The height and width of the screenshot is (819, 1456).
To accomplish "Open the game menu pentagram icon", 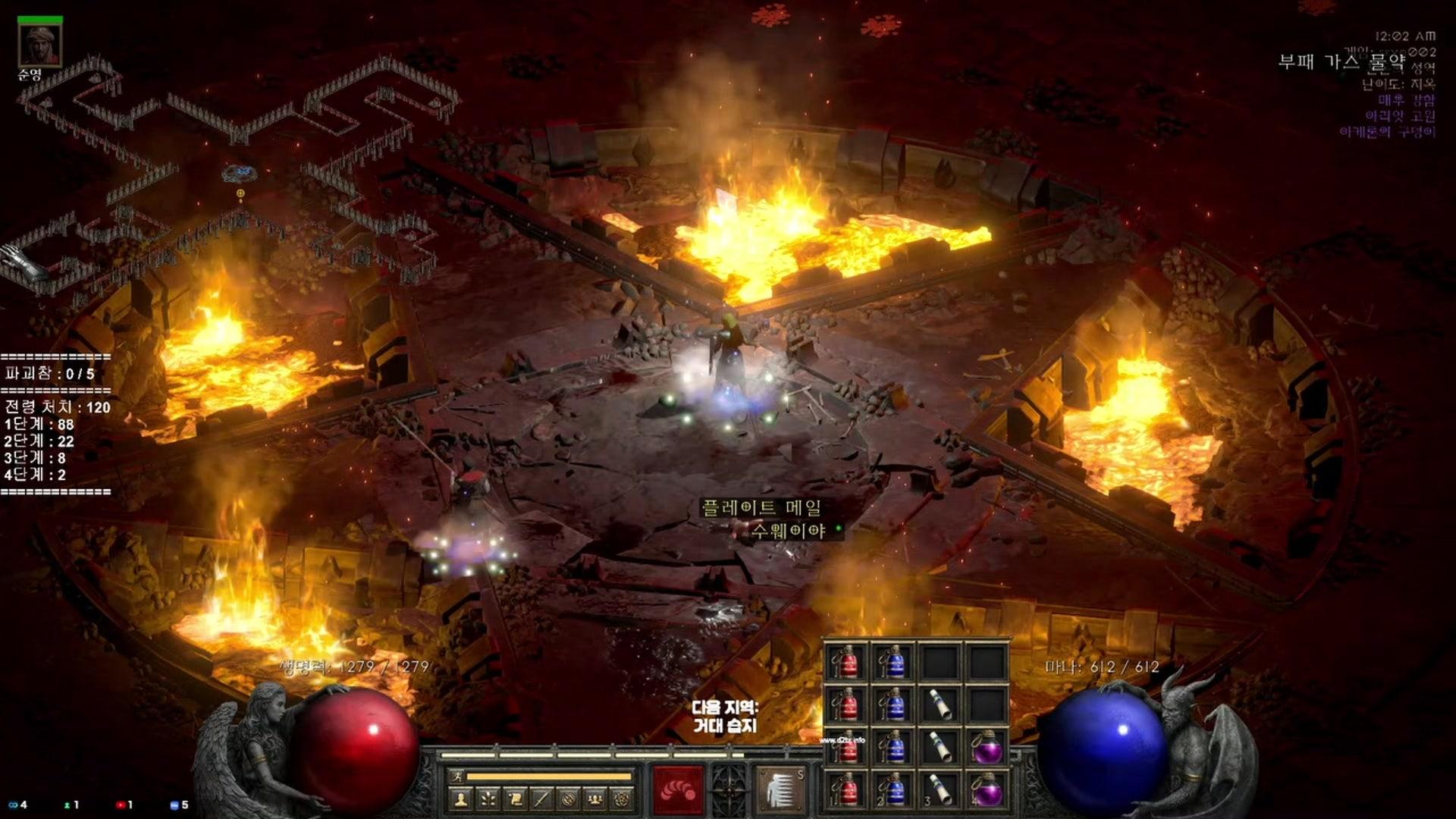I will tap(622, 799).
